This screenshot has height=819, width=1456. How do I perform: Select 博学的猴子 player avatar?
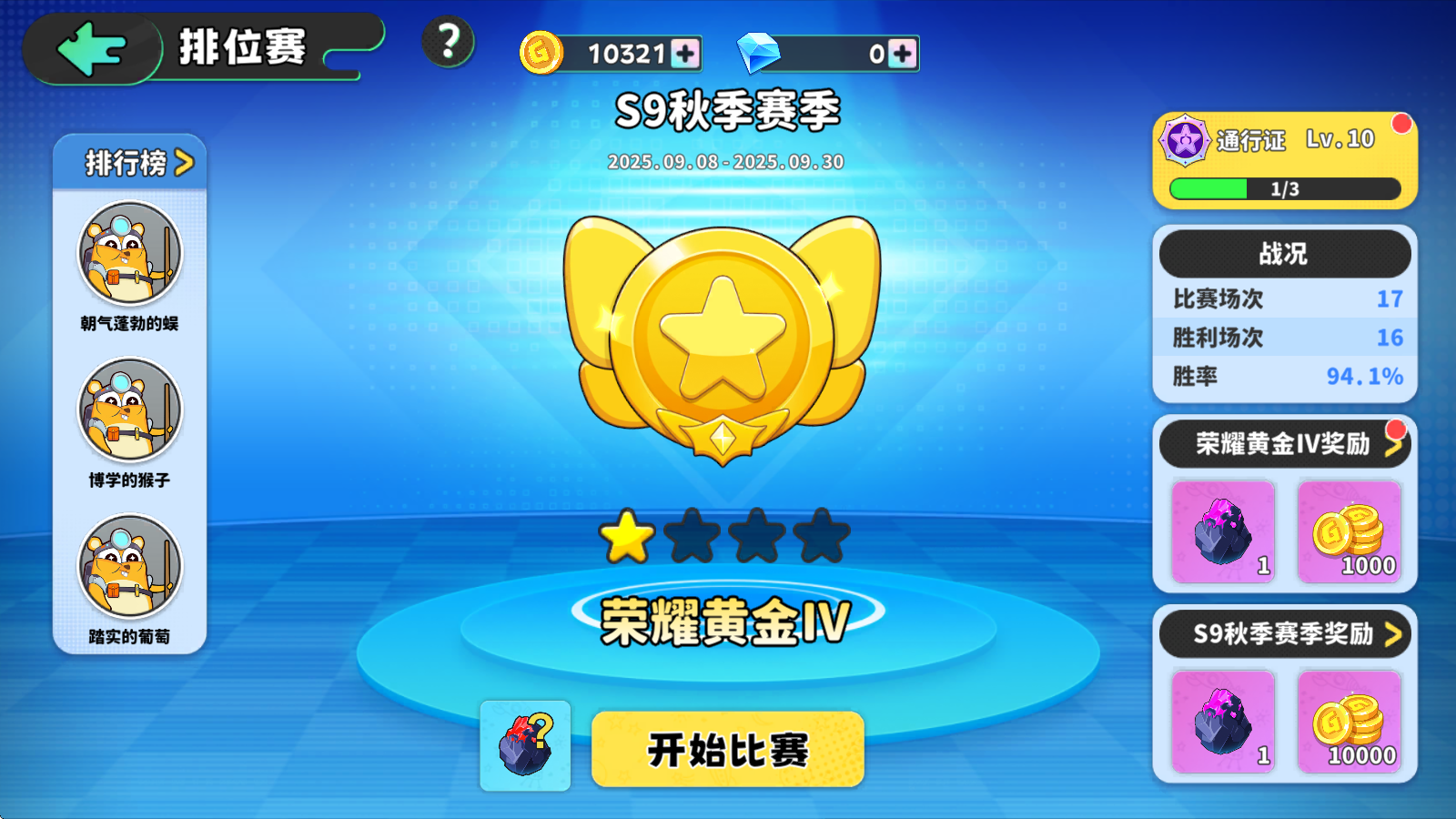[x=130, y=411]
